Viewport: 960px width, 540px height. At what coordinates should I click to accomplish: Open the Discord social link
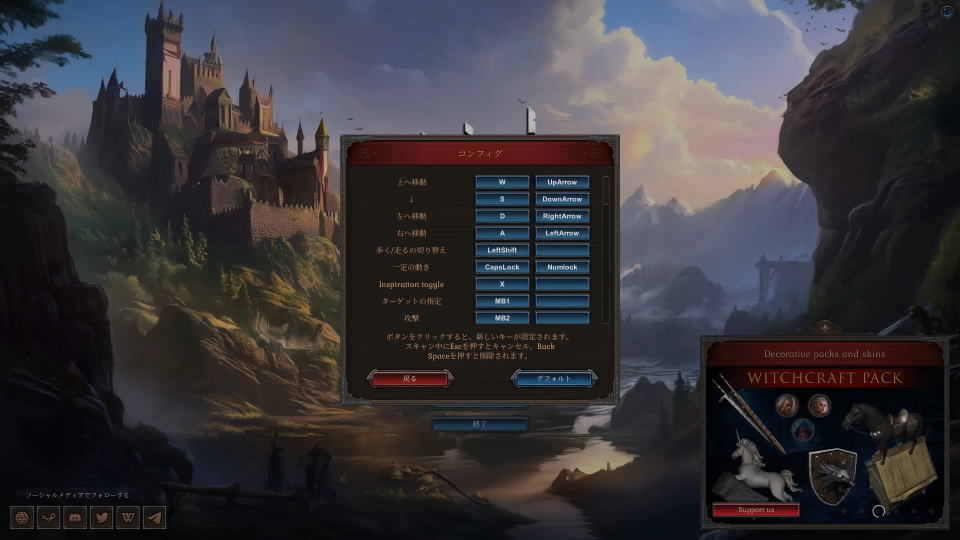click(75, 518)
